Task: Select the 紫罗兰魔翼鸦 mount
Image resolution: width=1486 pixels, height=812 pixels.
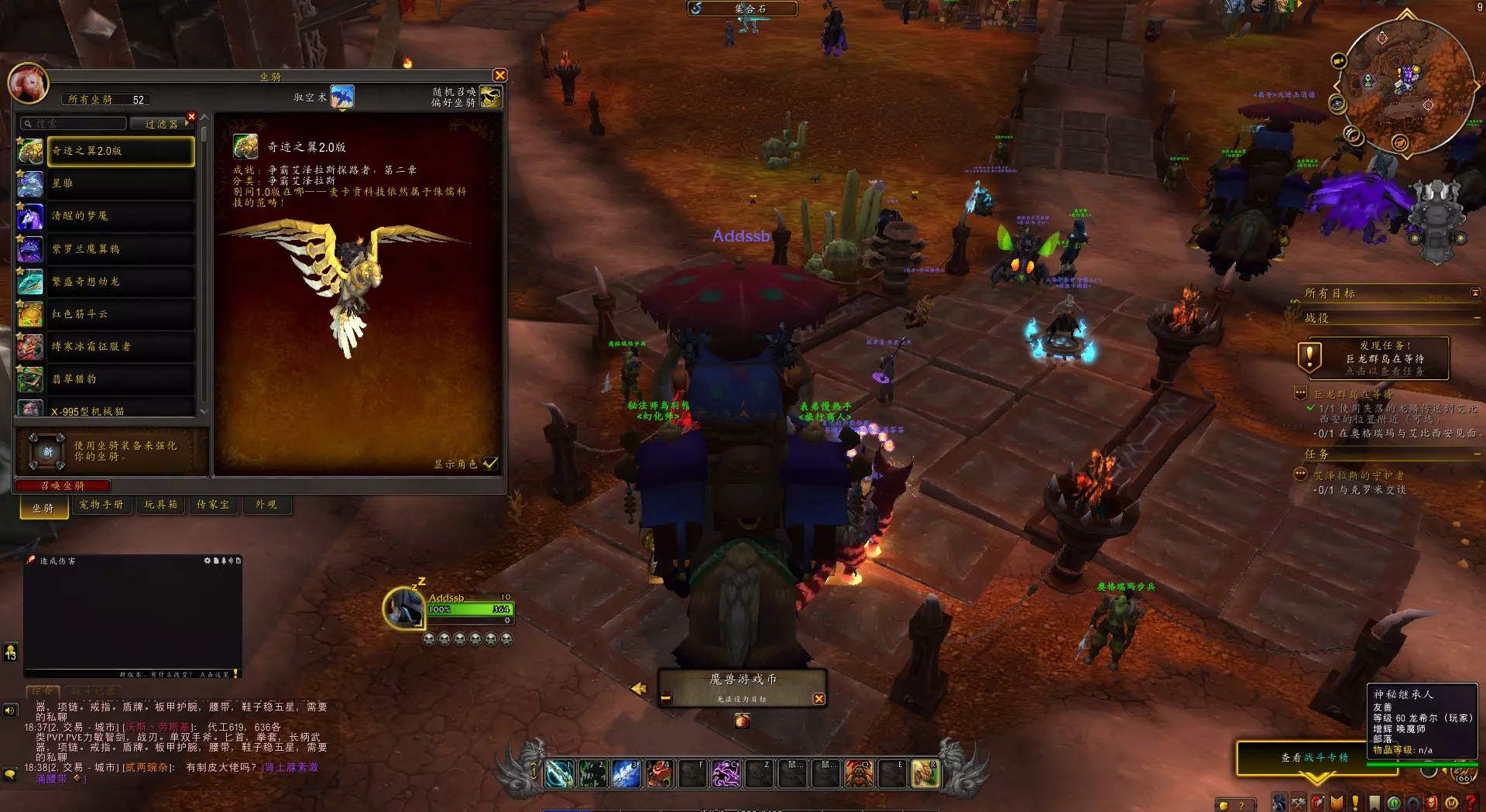Action: [120, 249]
